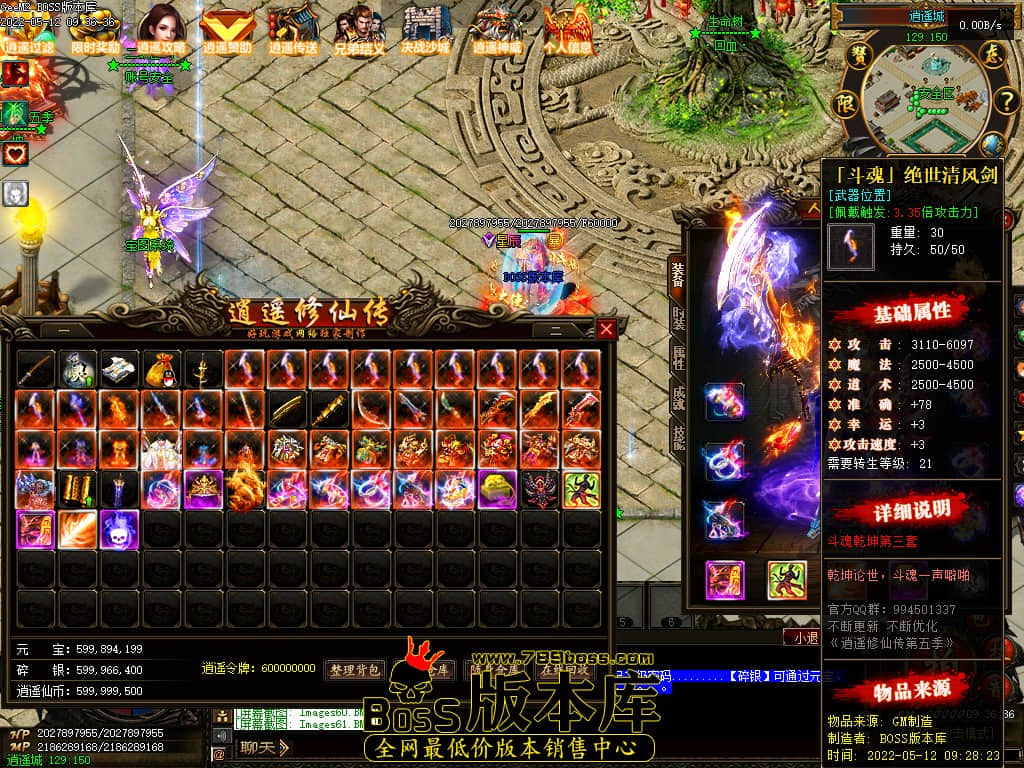This screenshot has height=768, width=1024.
Task: Open the 决战沙城 castle siege icon
Action: 426,31
